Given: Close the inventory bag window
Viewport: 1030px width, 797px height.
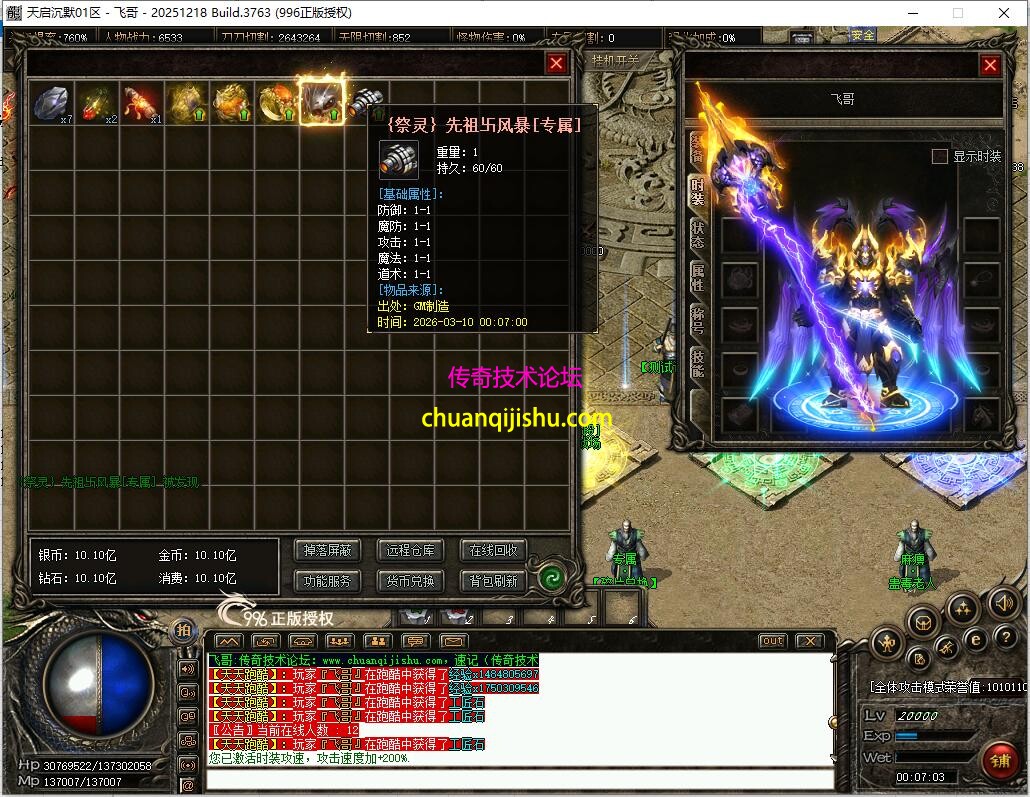Looking at the screenshot, I should (556, 63).
